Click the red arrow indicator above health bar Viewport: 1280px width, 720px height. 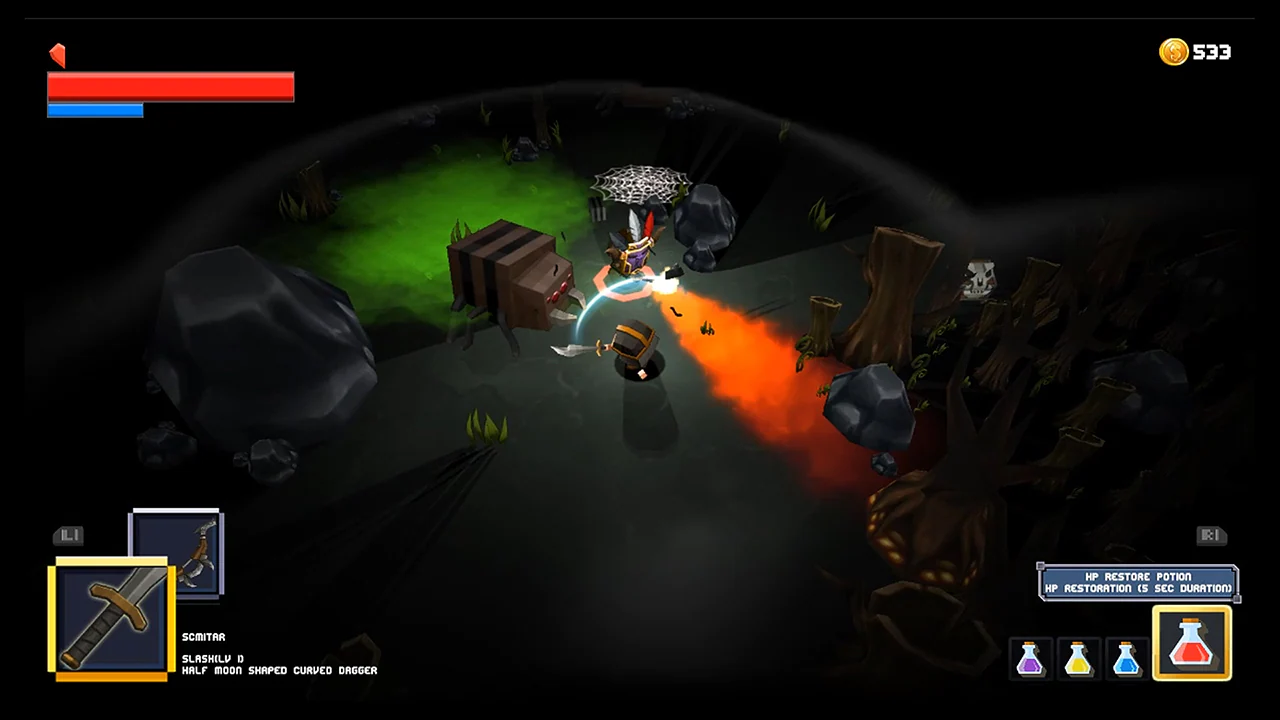(57, 55)
